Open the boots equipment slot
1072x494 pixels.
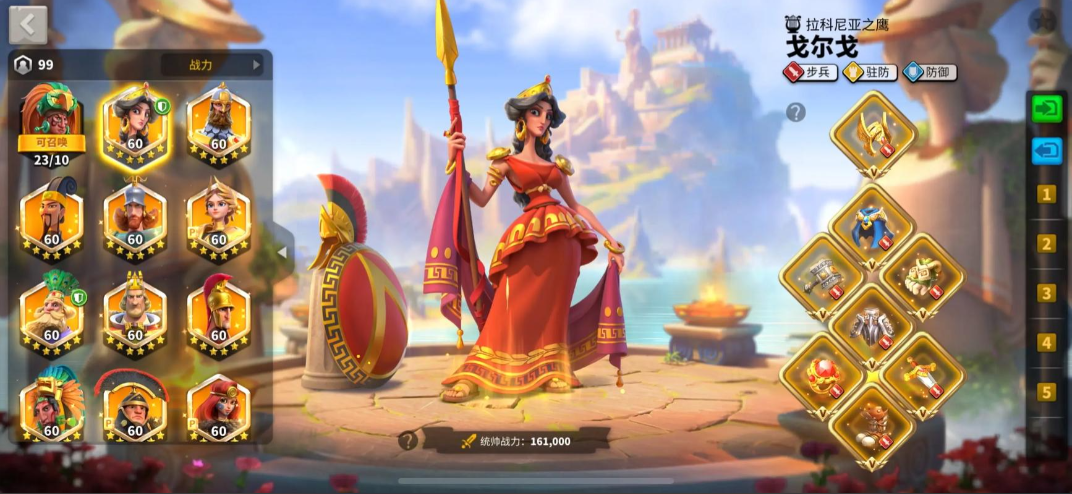[873, 423]
